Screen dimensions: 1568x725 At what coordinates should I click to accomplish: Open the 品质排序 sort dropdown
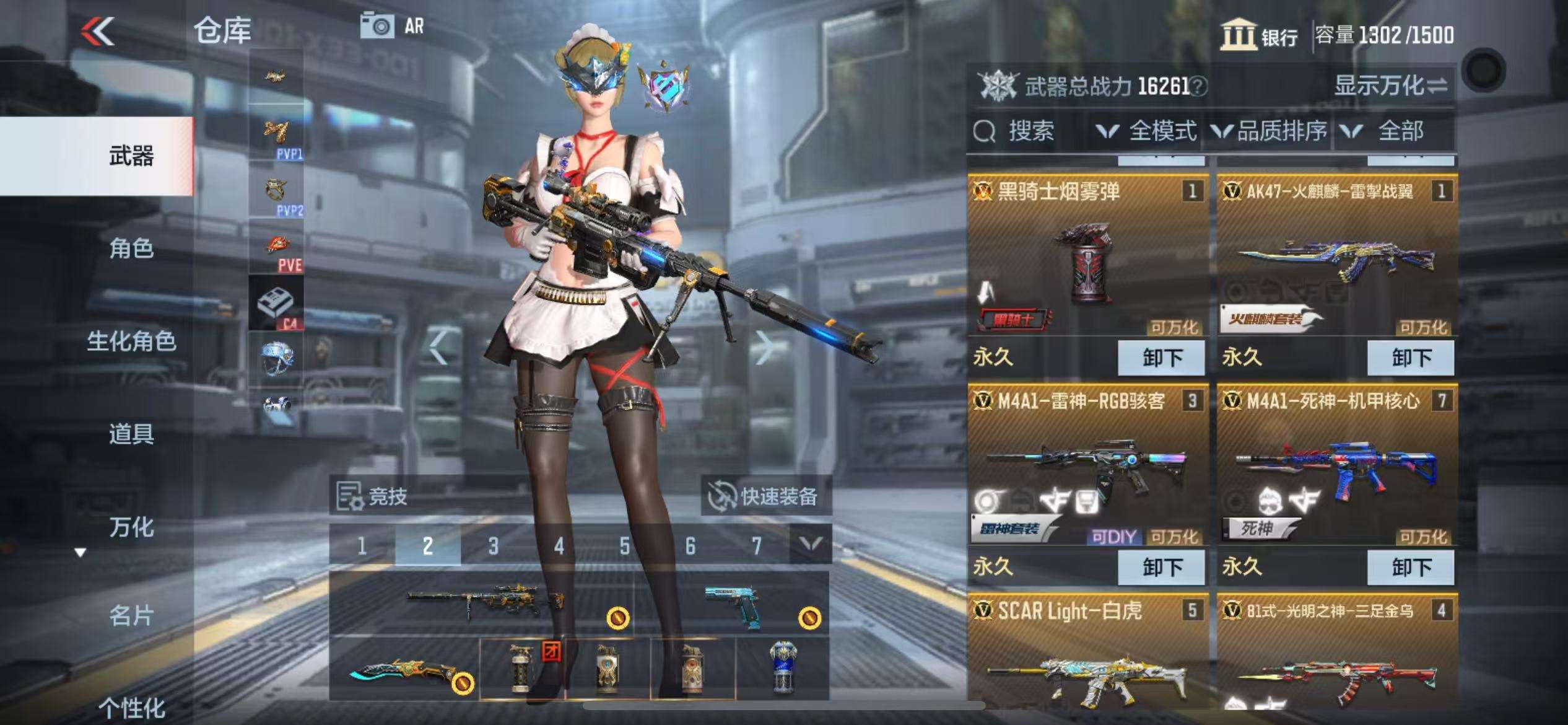pyautogui.click(x=1270, y=131)
